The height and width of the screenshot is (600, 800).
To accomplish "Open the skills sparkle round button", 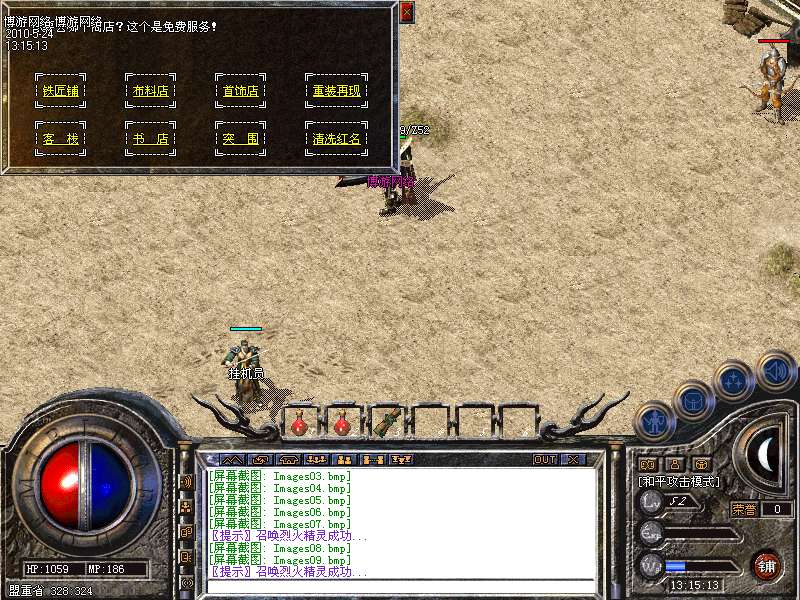I will pos(734,380).
